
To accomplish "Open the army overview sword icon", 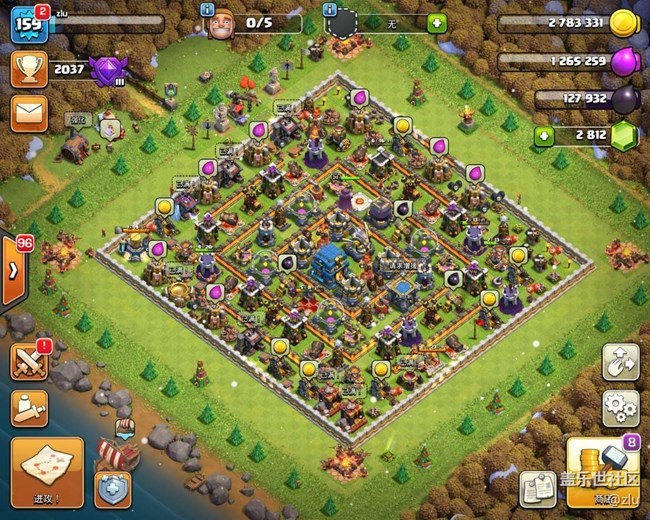I will click(30, 407).
